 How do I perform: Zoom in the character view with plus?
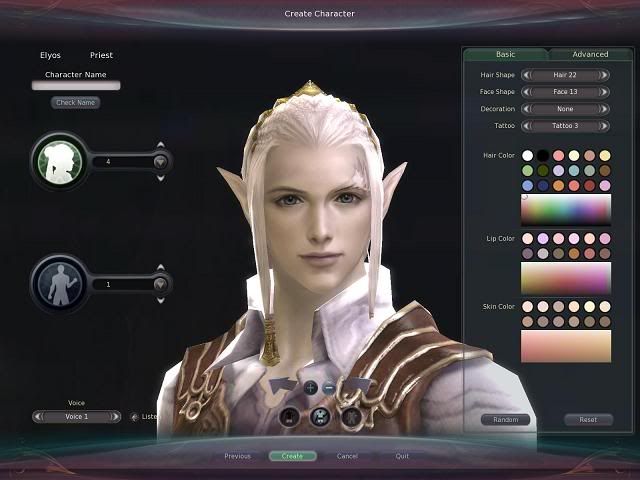tap(310, 387)
